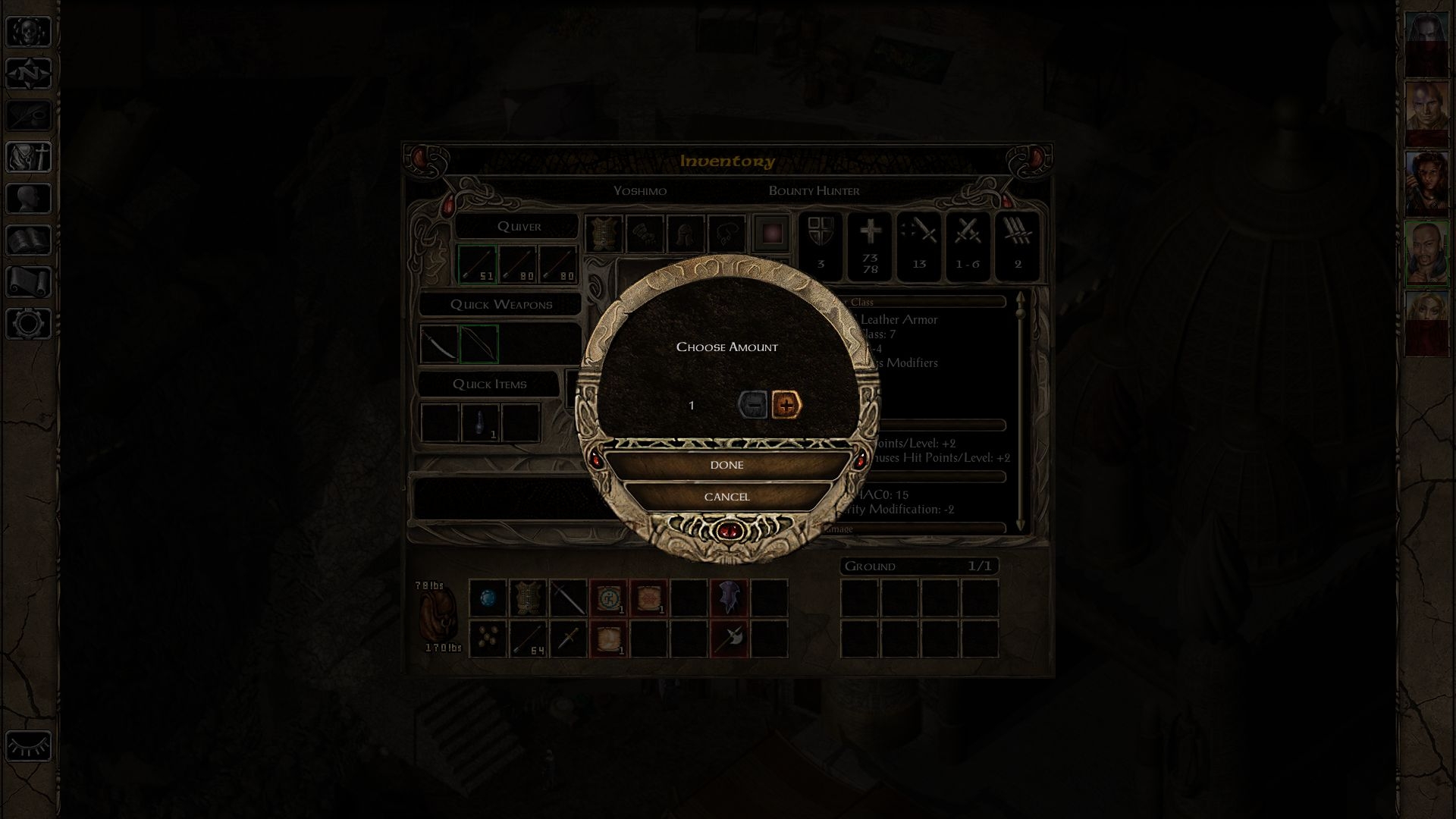The height and width of the screenshot is (819, 1456).
Task: Select the highlighted bow in Quick Weapons
Action: point(479,344)
